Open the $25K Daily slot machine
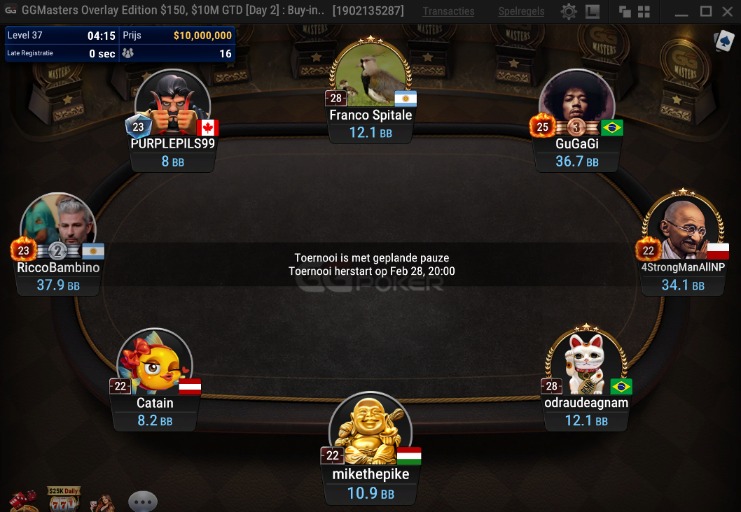 63,499
